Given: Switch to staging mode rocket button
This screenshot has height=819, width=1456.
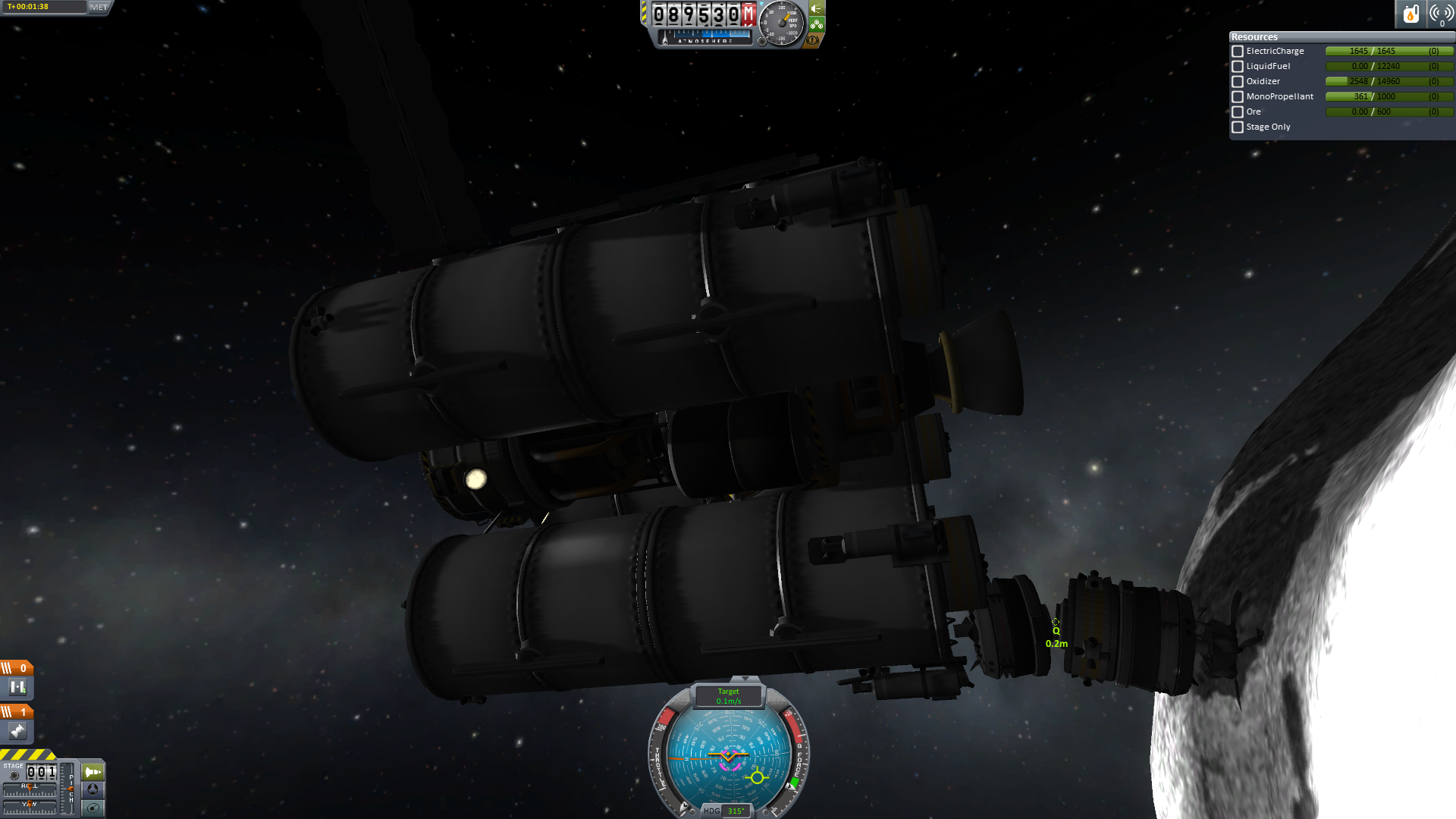Looking at the screenshot, I should tap(93, 772).
